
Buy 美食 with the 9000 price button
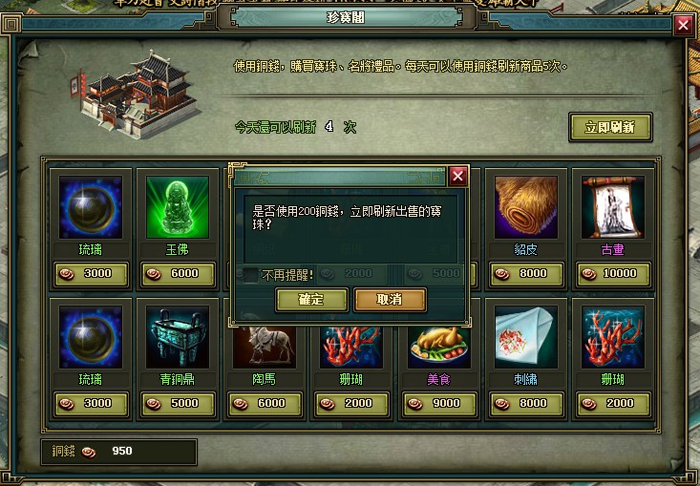438,403
